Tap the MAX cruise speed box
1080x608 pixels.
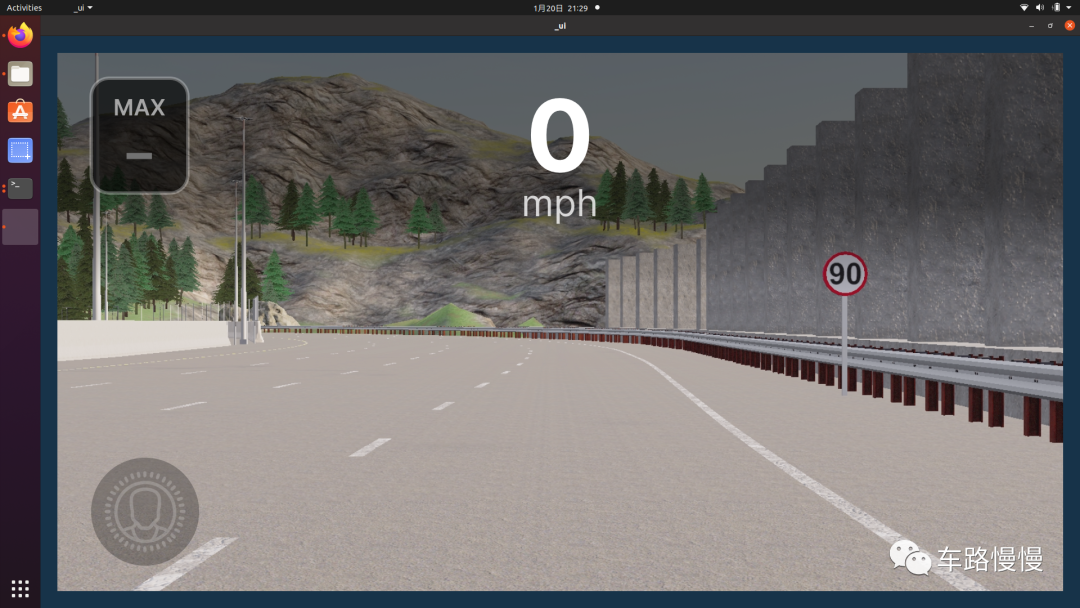139,135
